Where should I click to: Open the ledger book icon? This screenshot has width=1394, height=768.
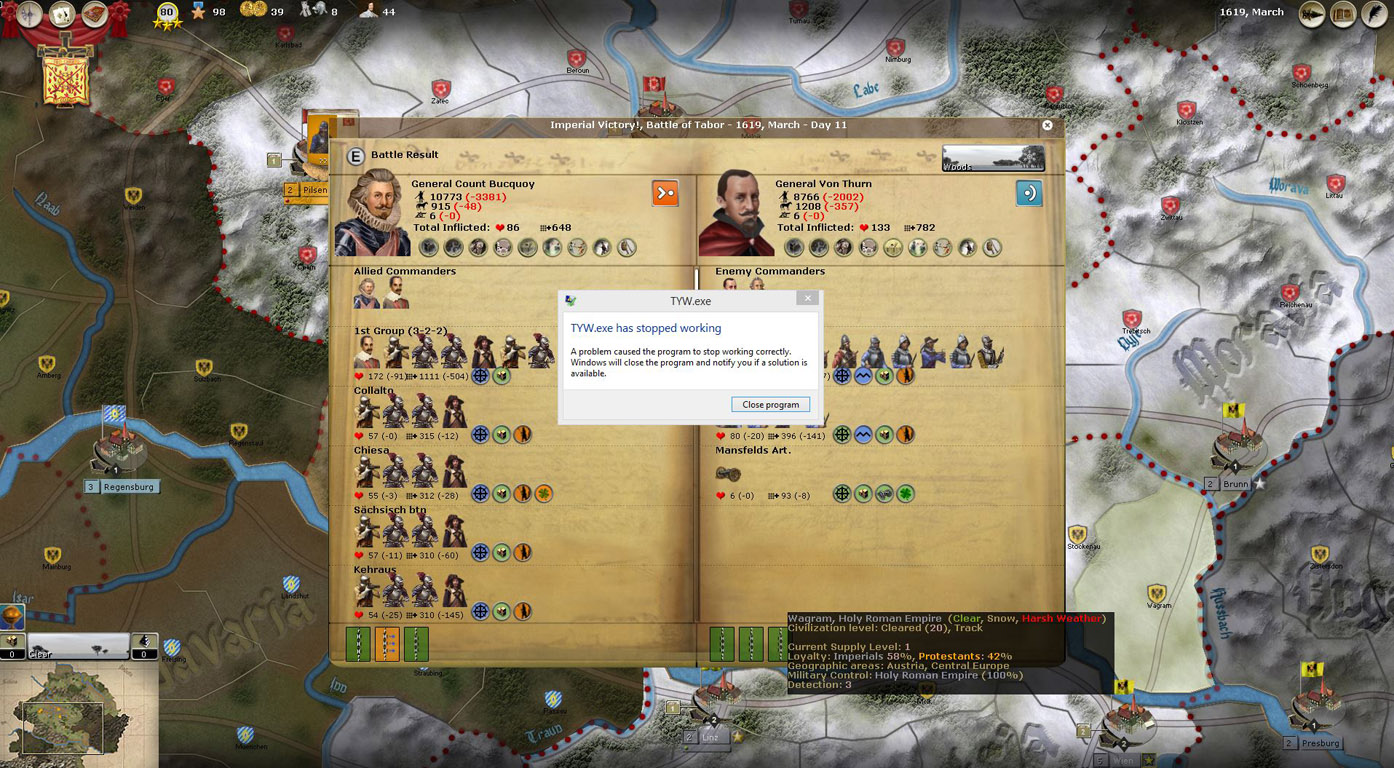[1342, 14]
